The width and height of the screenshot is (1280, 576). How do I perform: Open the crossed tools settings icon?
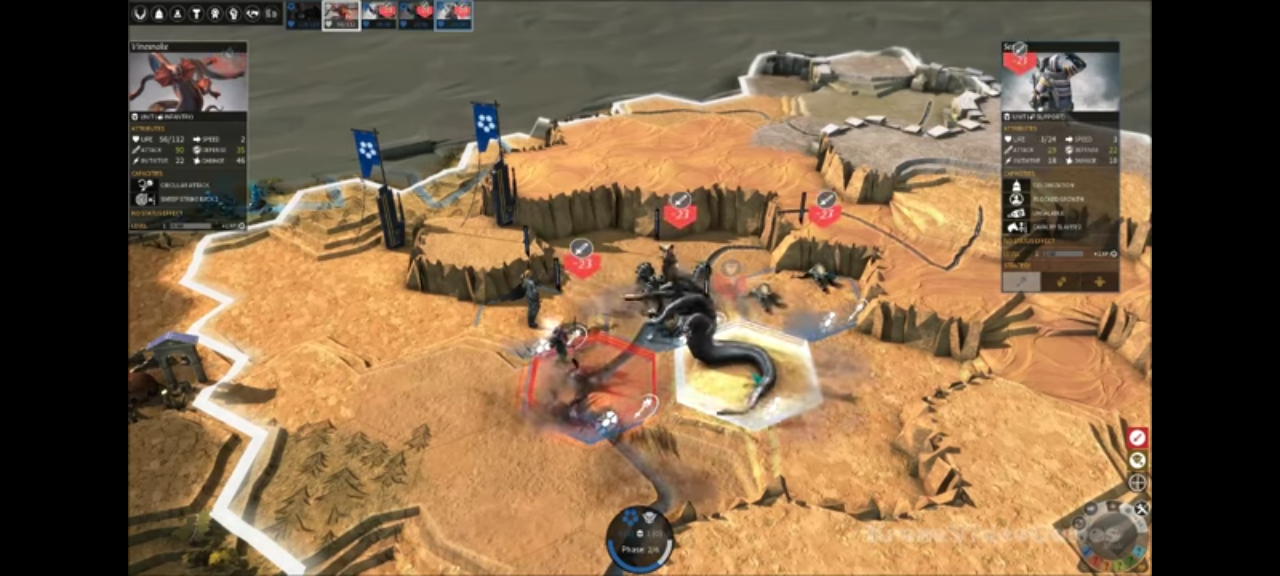point(1141,509)
